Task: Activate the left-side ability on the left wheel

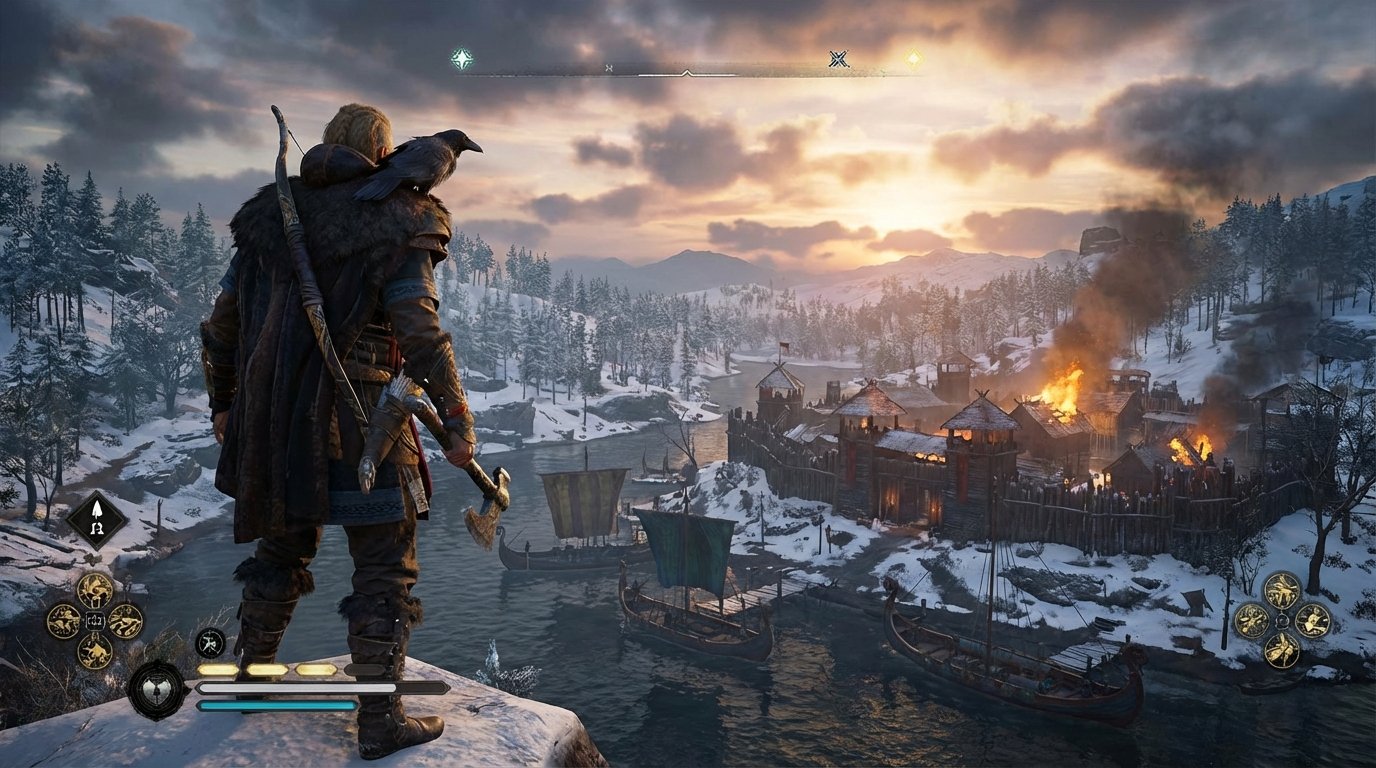Action: [x=64, y=620]
